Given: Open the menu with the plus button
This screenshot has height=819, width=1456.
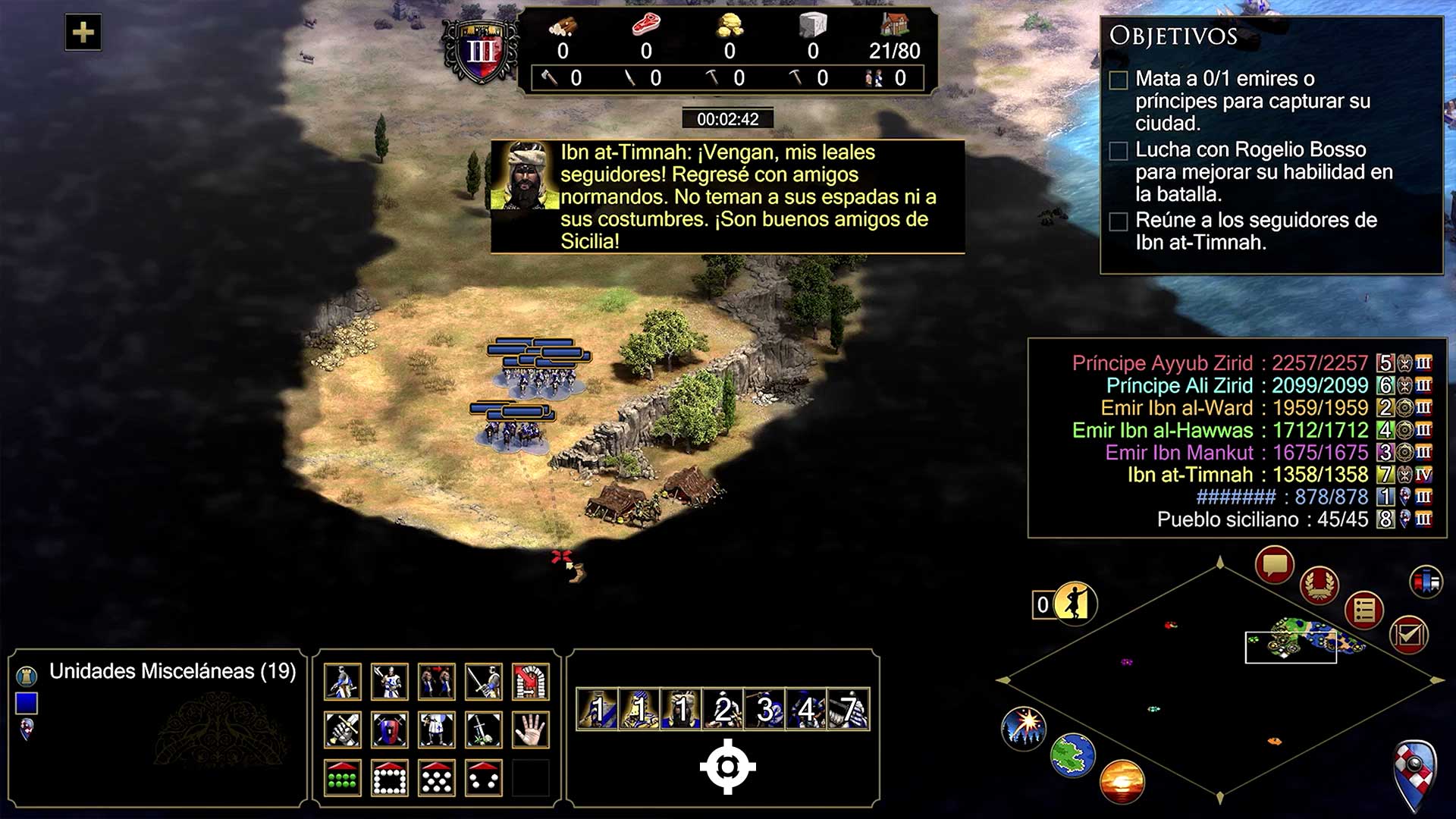Looking at the screenshot, I should point(83,33).
